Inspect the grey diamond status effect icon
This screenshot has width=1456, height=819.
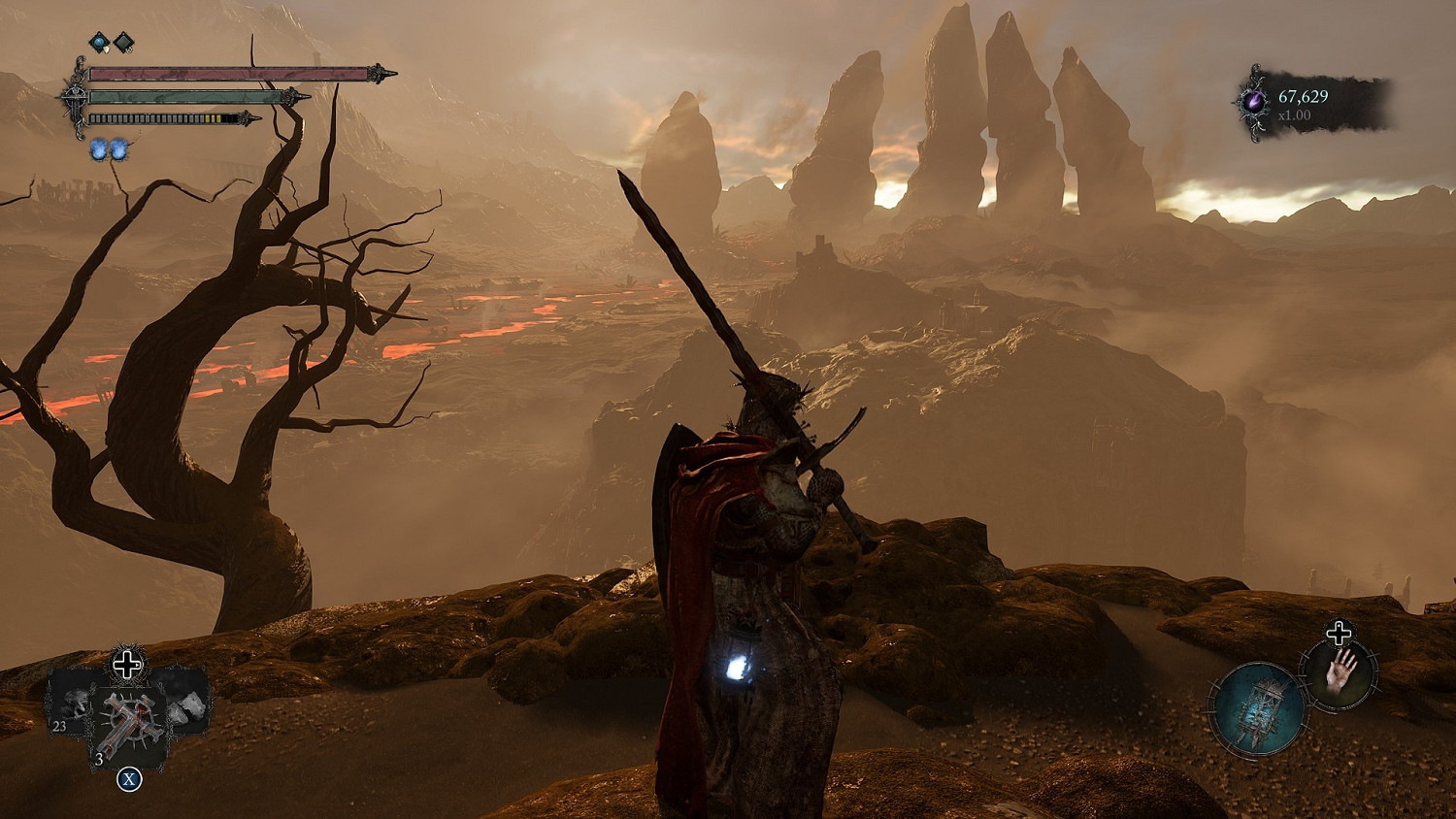[x=124, y=42]
